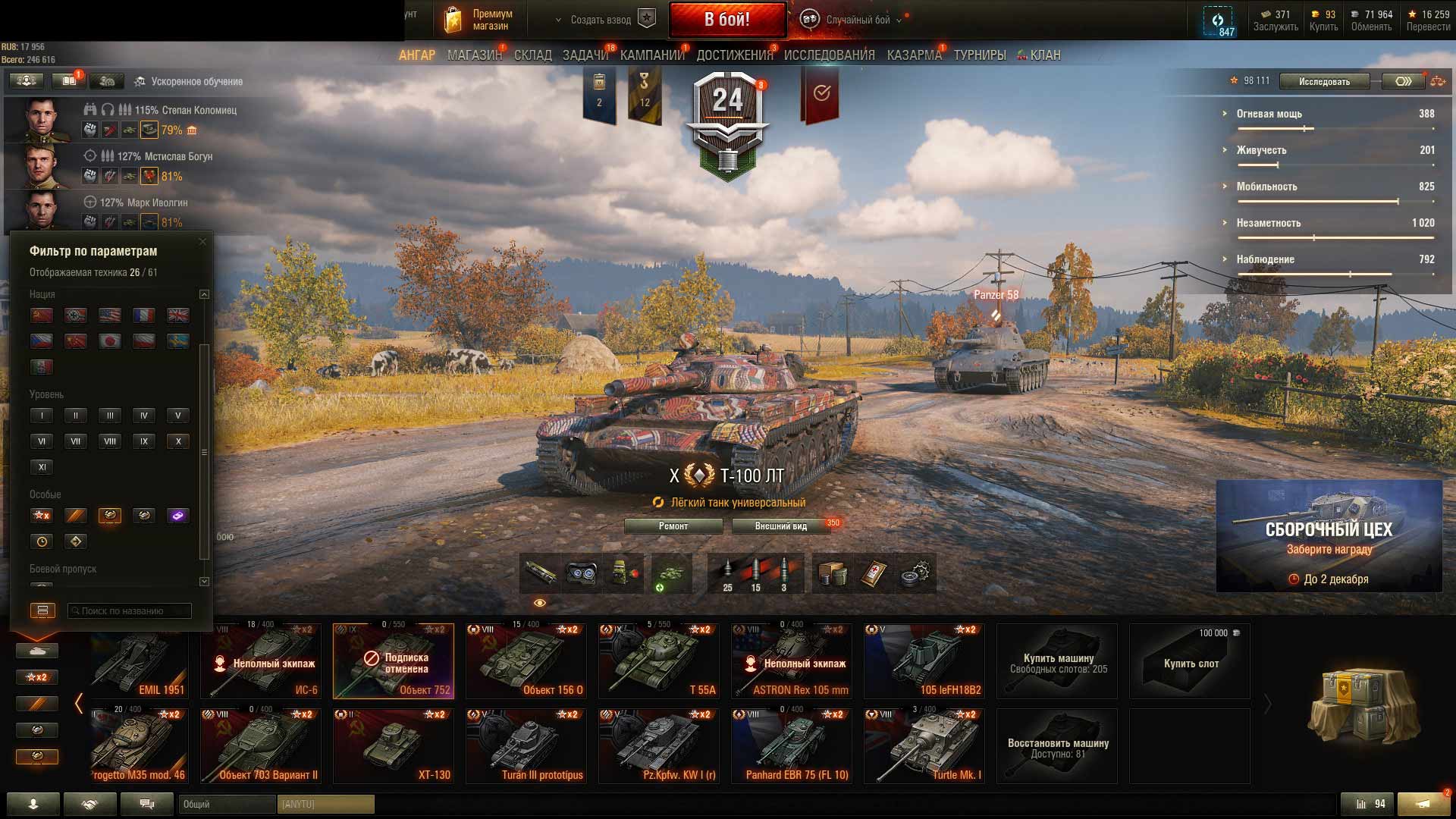Viewport: 1456px width, 819px height.
Task: Click the Ремонт button
Action: coord(673,526)
